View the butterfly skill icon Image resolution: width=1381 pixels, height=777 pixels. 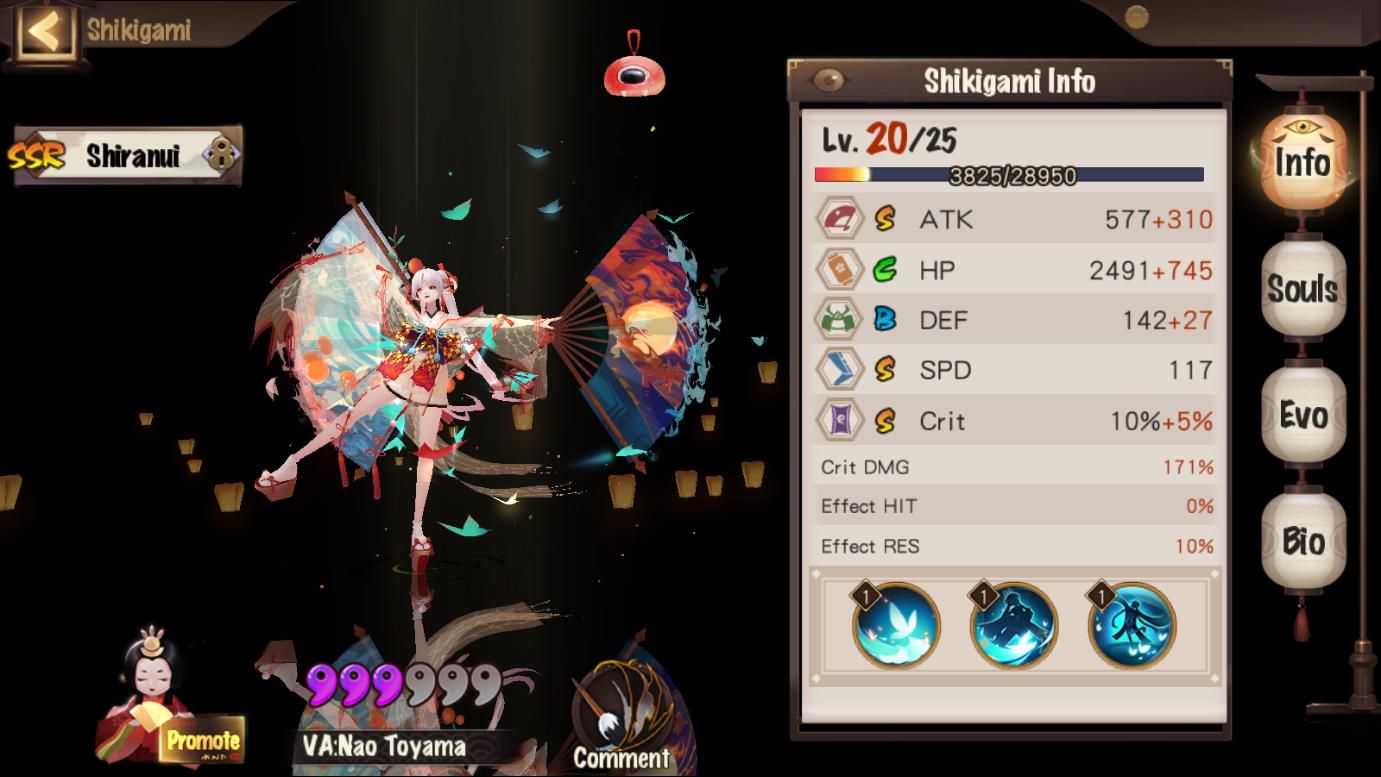pos(896,625)
